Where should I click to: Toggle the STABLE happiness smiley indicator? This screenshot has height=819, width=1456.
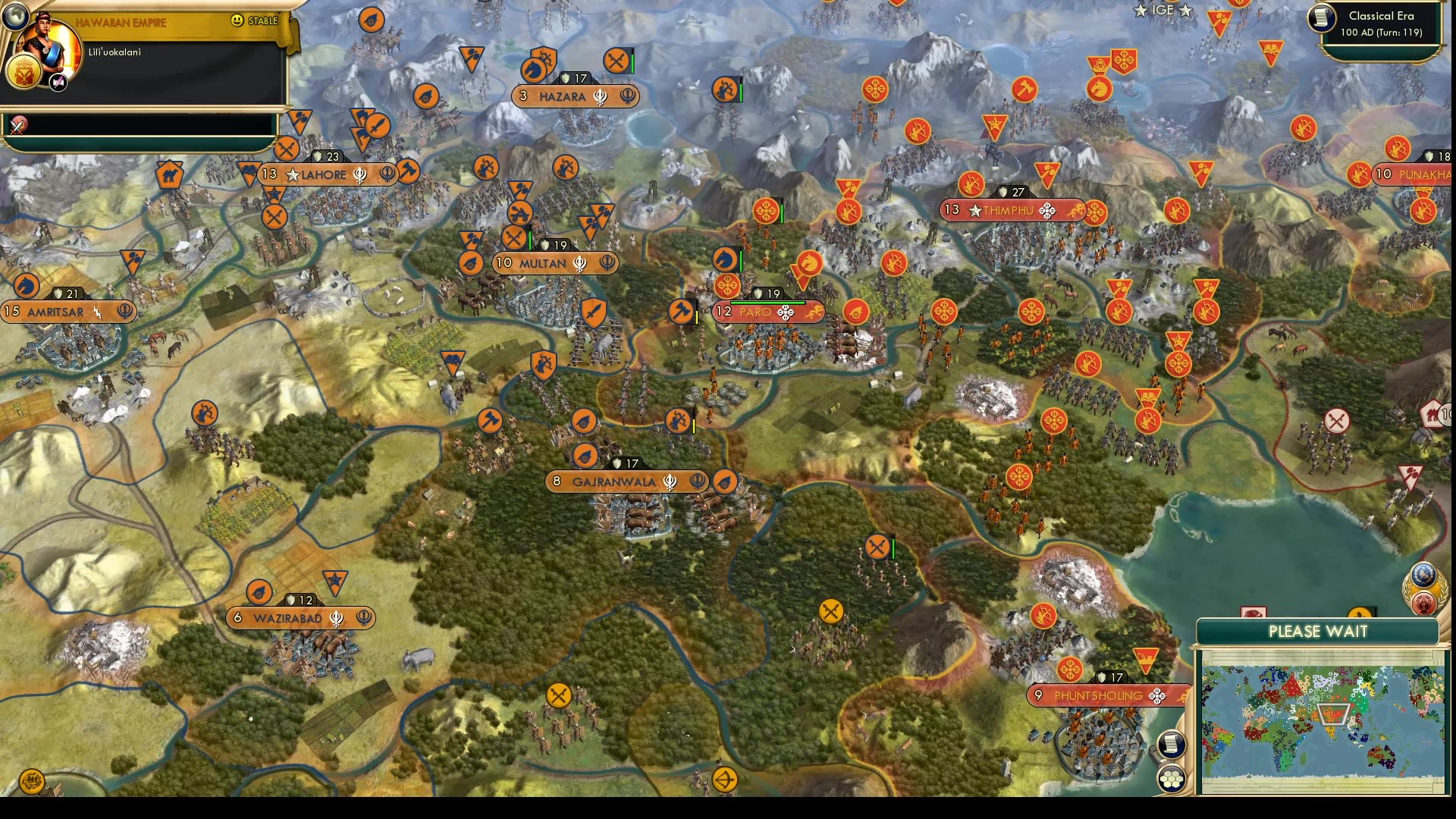(x=237, y=20)
